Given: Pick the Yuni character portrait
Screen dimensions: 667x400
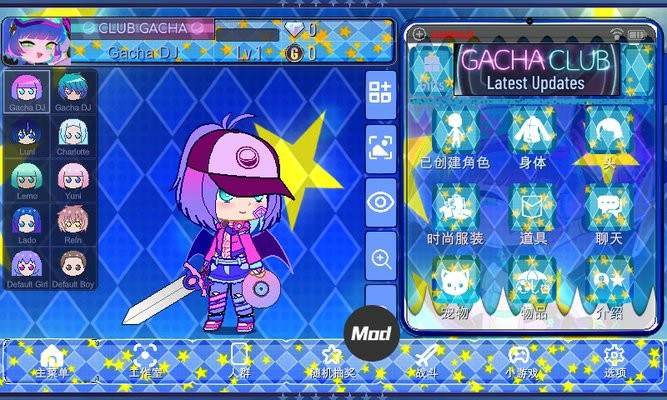Looking at the screenshot, I should (x=73, y=178).
